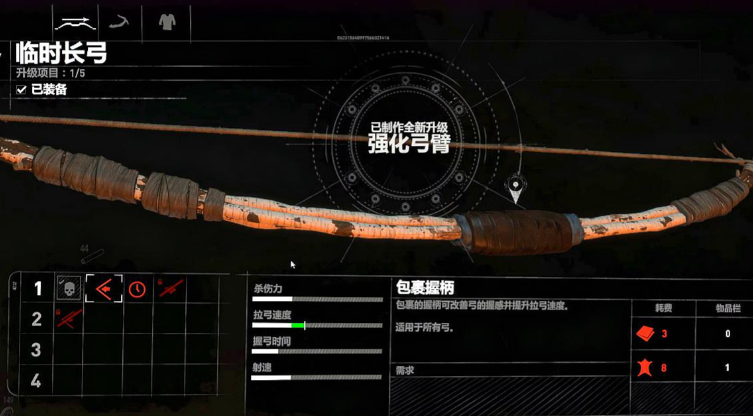Click the map pin marker on the bow
Screen dimensions: 753x416
pyautogui.click(x=516, y=186)
